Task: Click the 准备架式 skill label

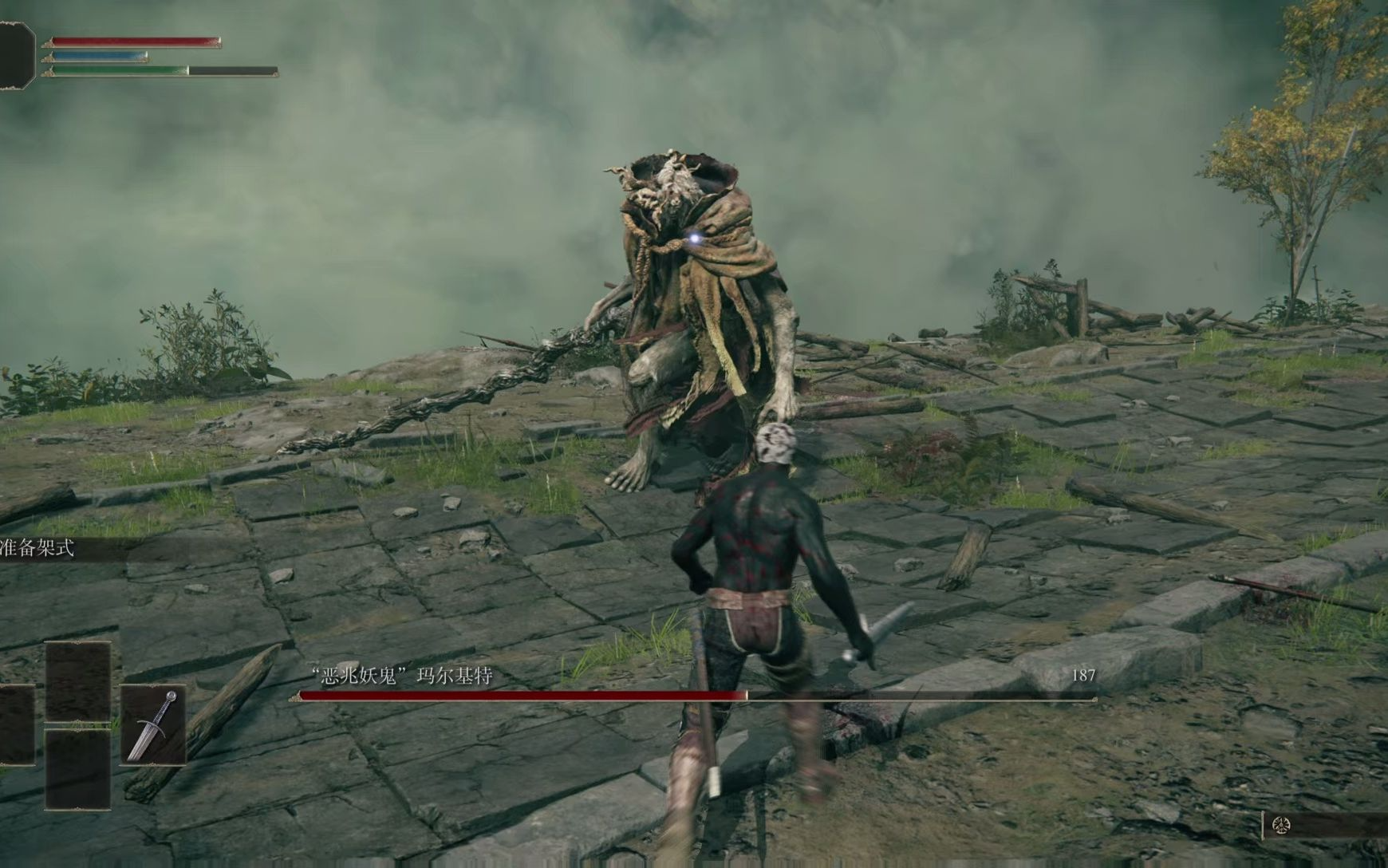Action: click(x=37, y=549)
